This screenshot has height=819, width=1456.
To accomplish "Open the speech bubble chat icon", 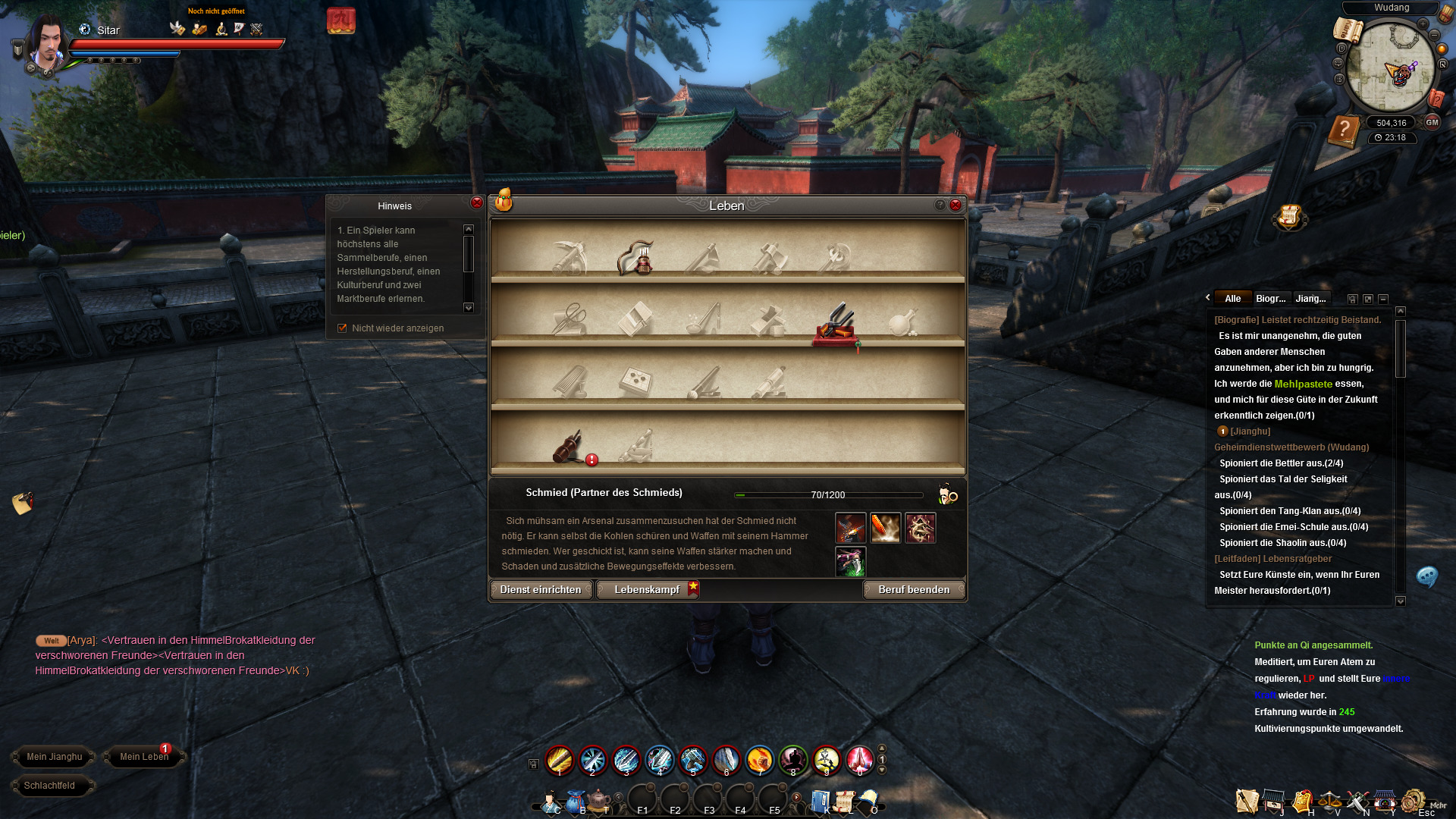I will (1426, 577).
